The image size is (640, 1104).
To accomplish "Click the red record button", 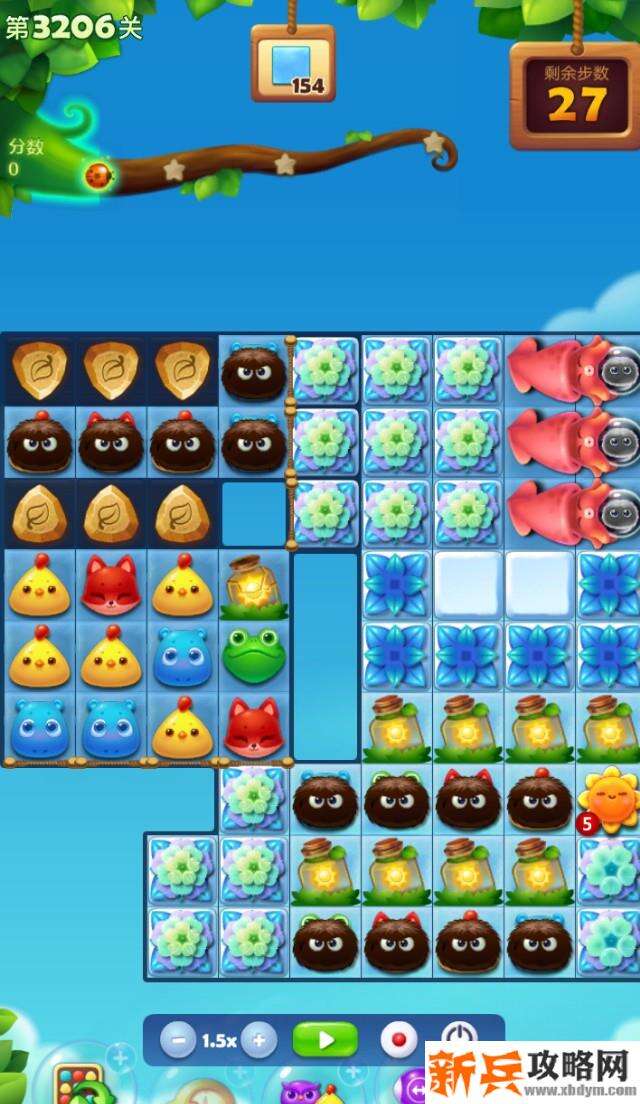I will 398,1040.
